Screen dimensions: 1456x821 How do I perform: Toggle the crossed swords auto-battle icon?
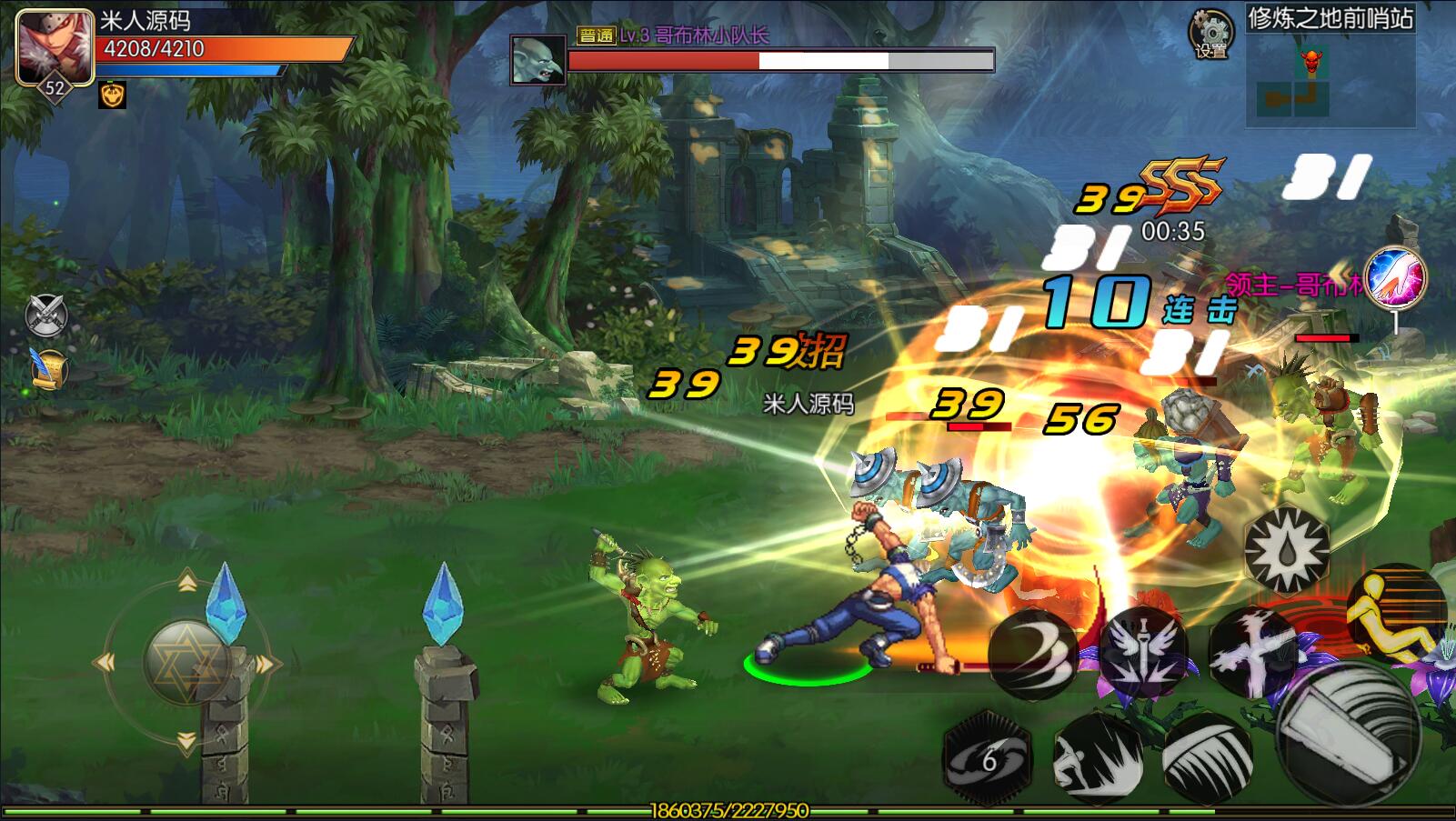click(x=46, y=315)
